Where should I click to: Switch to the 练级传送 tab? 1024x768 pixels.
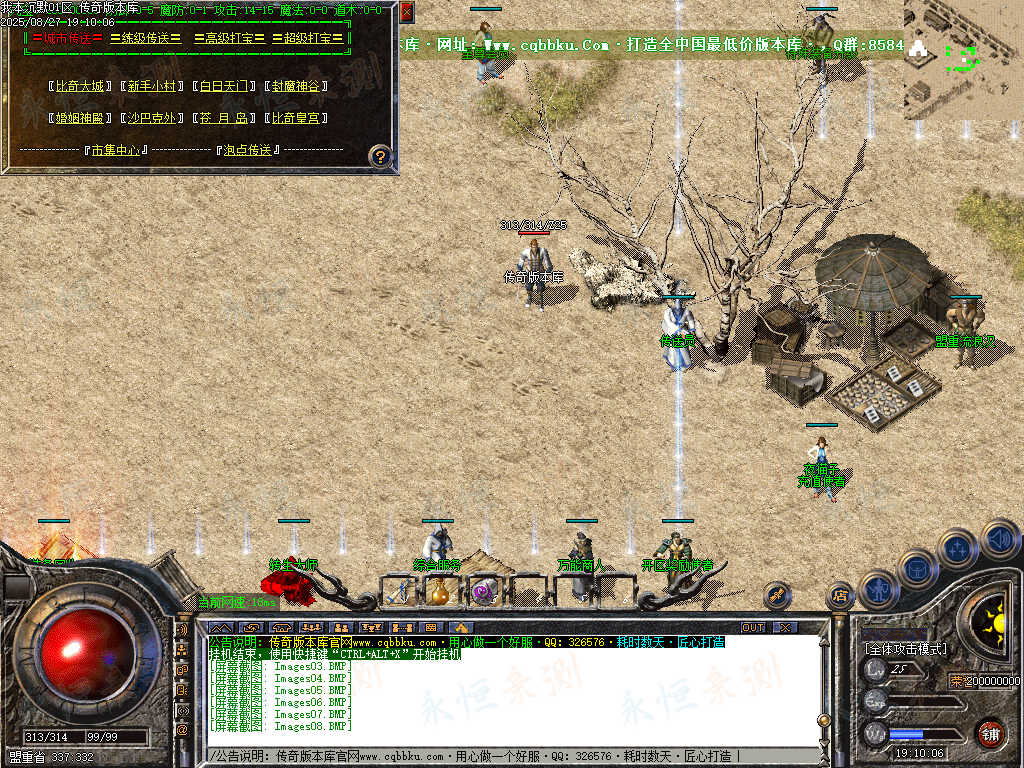click(146, 38)
